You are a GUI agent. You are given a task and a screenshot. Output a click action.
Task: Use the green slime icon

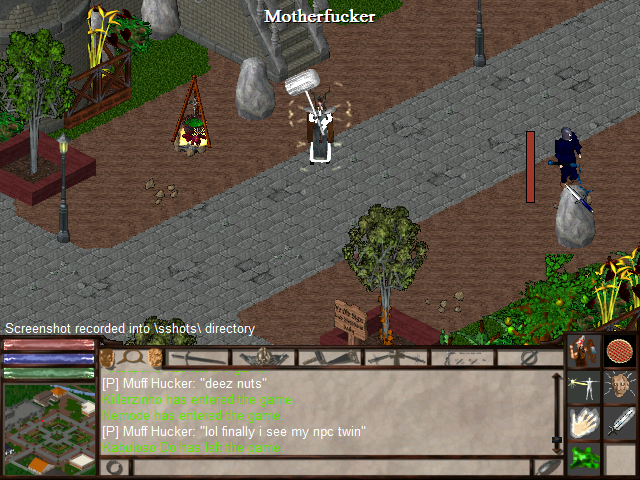click(583, 459)
